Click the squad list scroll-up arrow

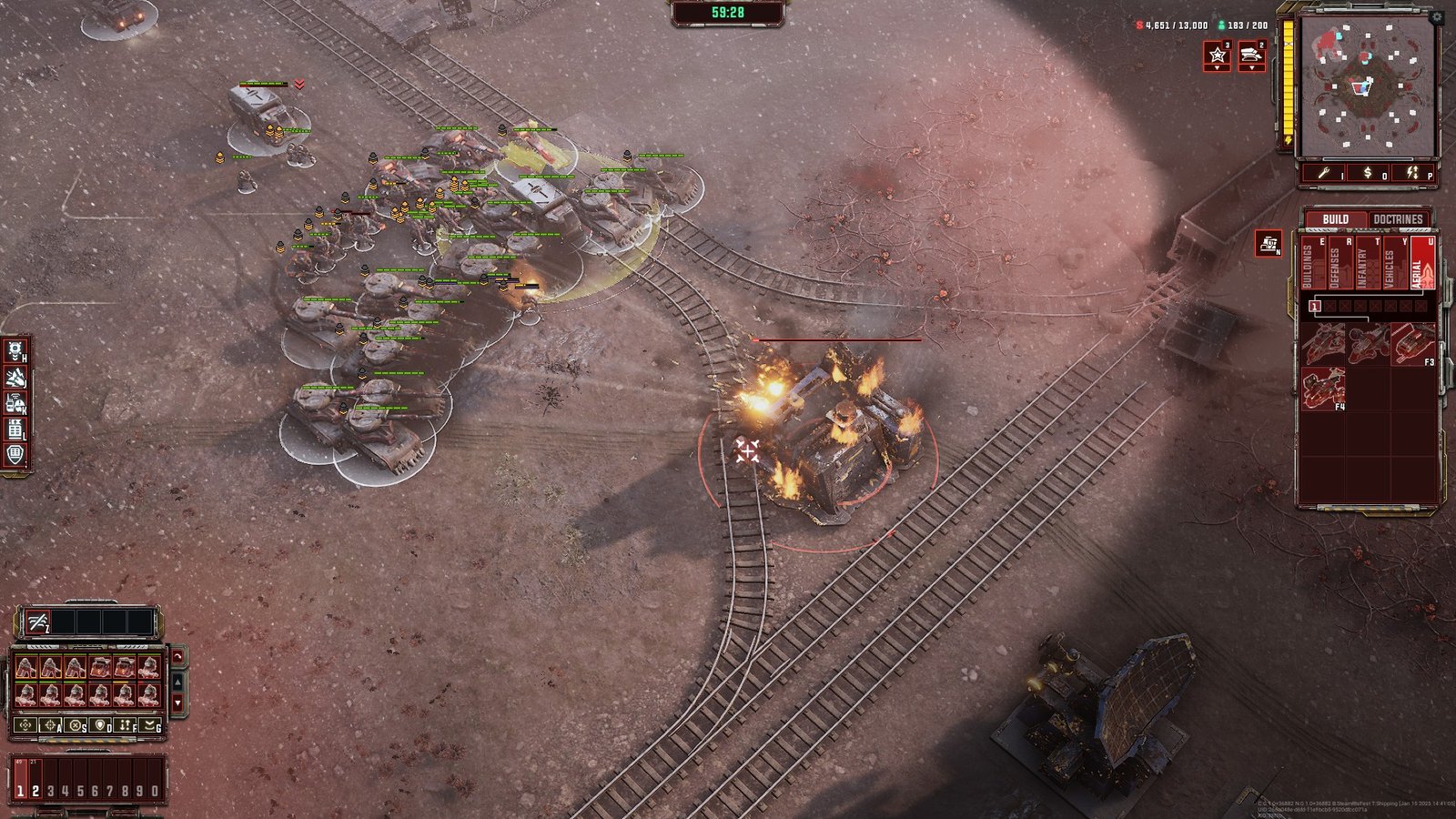pyautogui.click(x=178, y=682)
